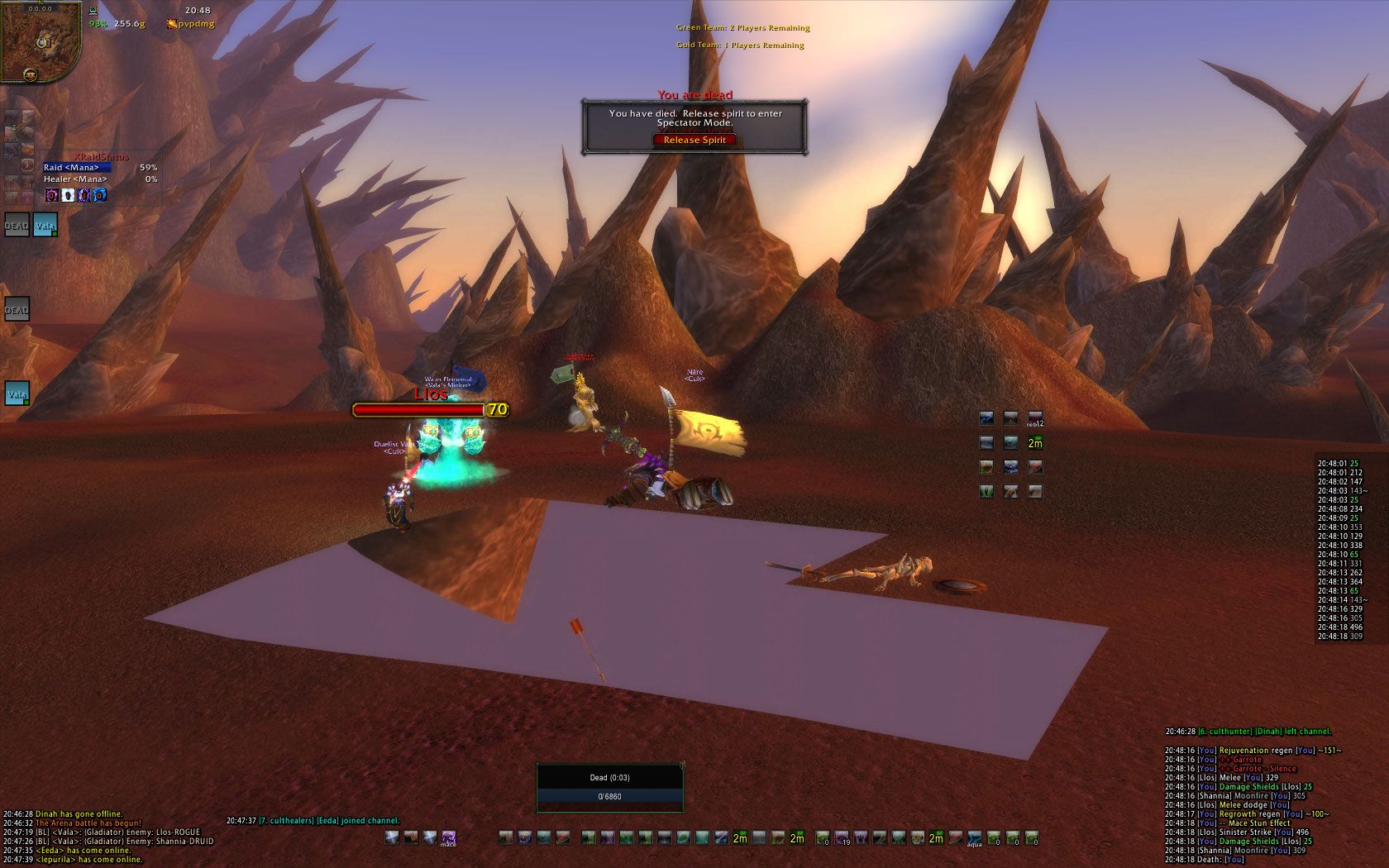Select the Healer <Mana> status row
This screenshot has height=868, width=1389.
(77, 179)
